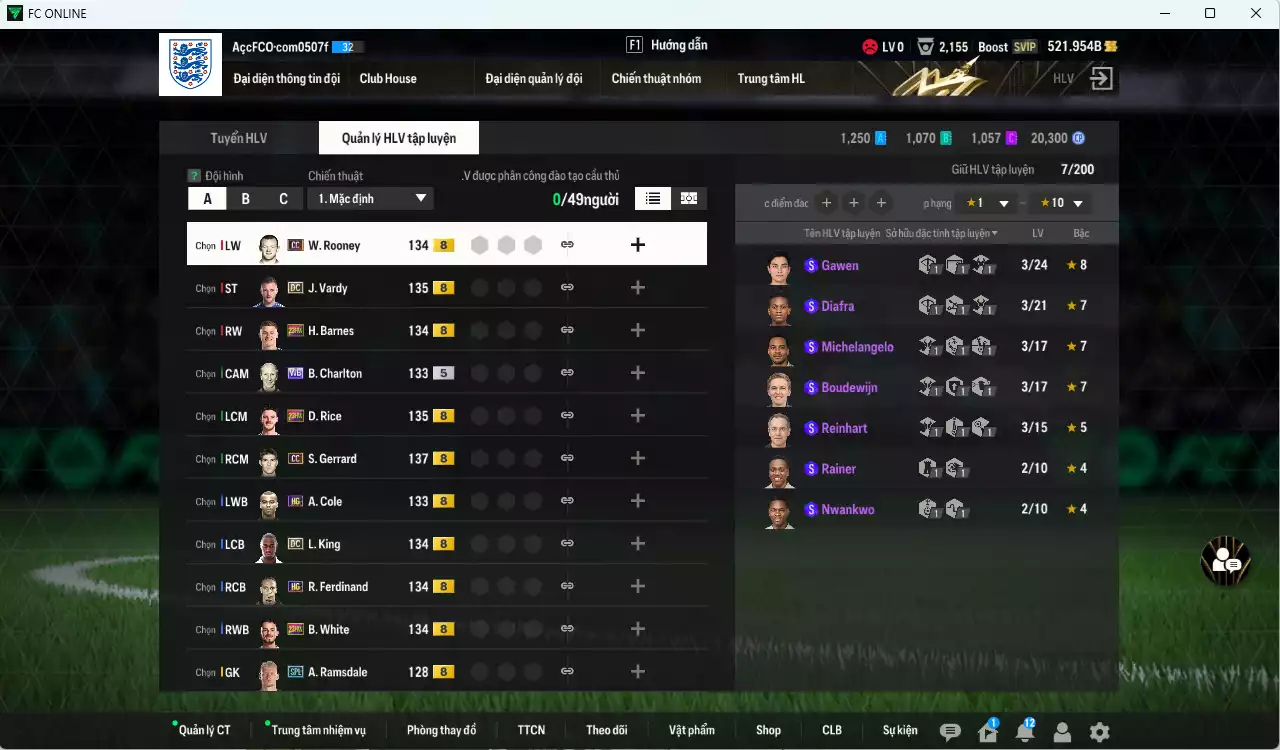Choose trainer coach Michelangelo
The image size is (1280, 750).
pyautogui.click(x=857, y=347)
